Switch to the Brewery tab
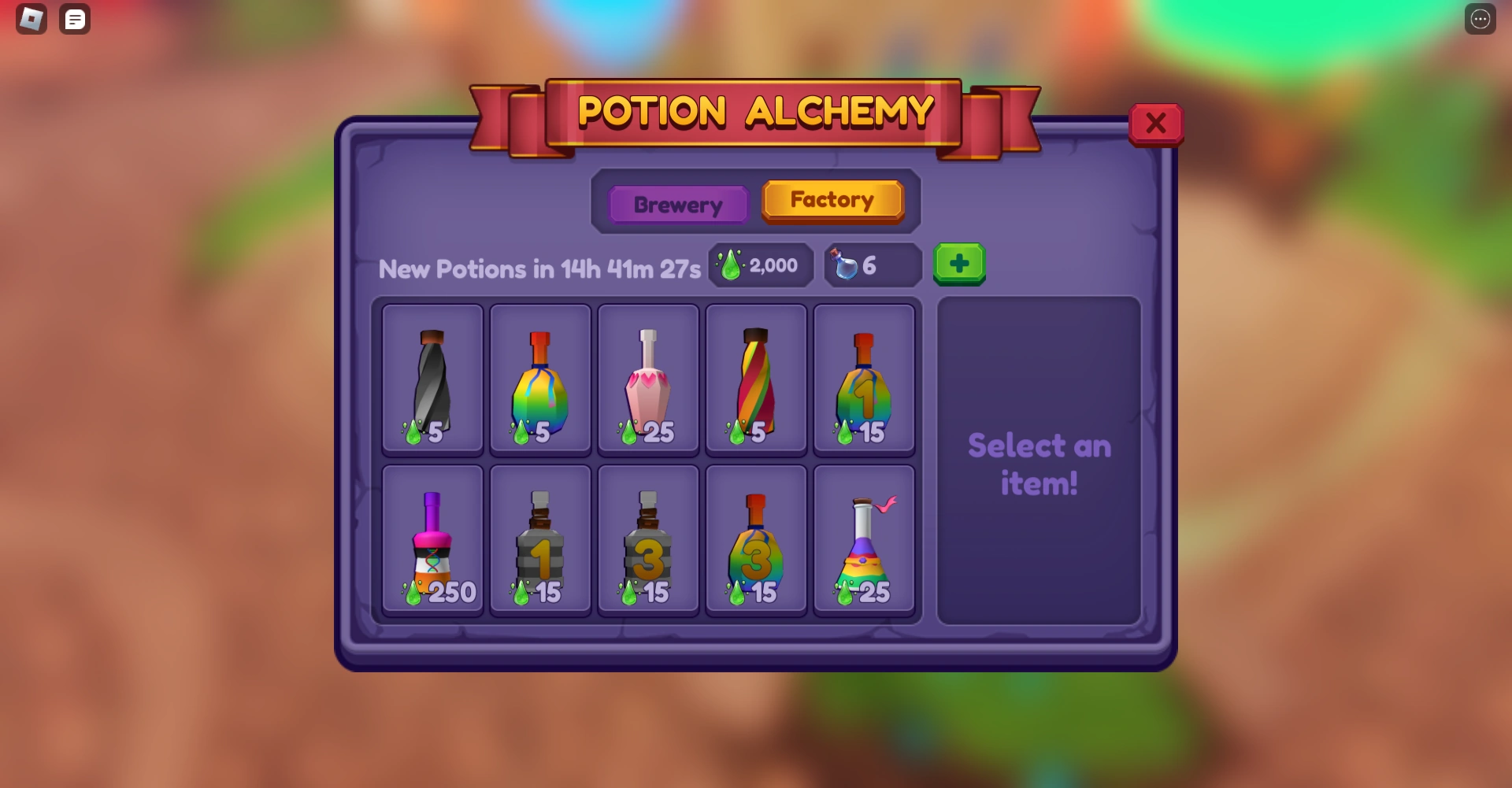Image resolution: width=1512 pixels, height=788 pixels. coord(678,204)
